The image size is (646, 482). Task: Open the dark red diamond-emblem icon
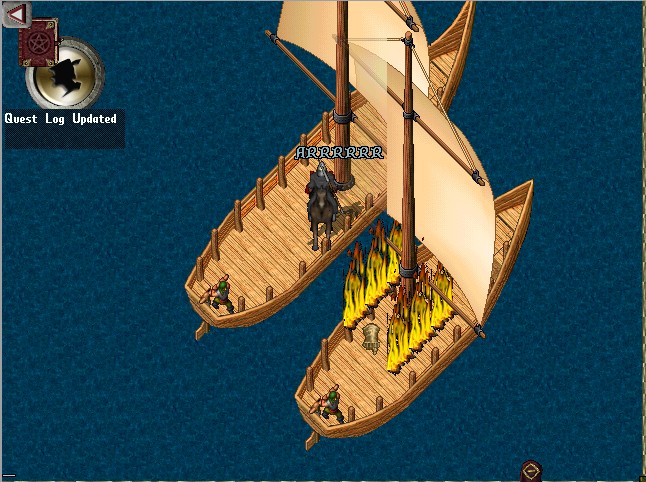click(531, 471)
